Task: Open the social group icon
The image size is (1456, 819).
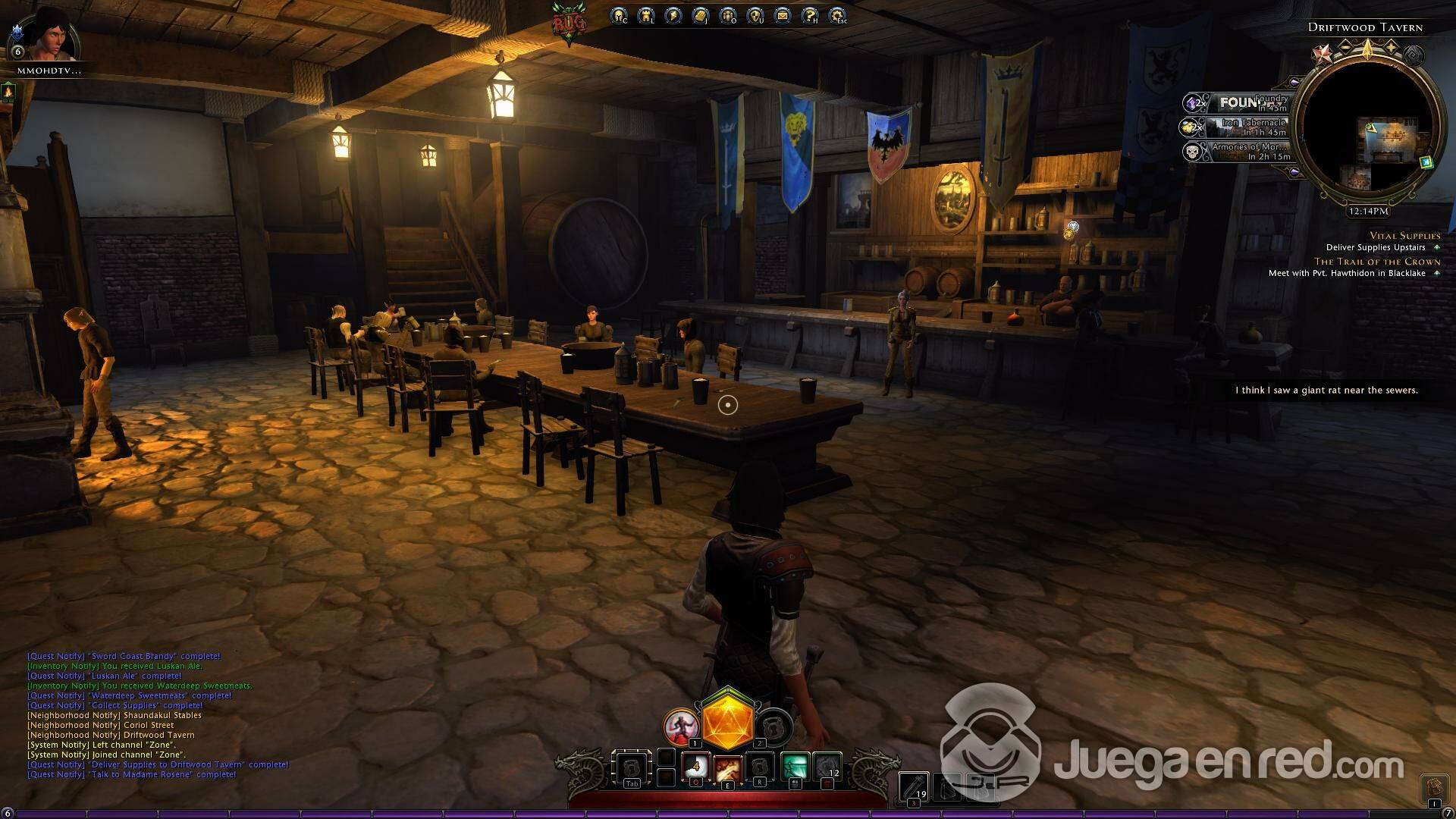Action: tap(727, 15)
